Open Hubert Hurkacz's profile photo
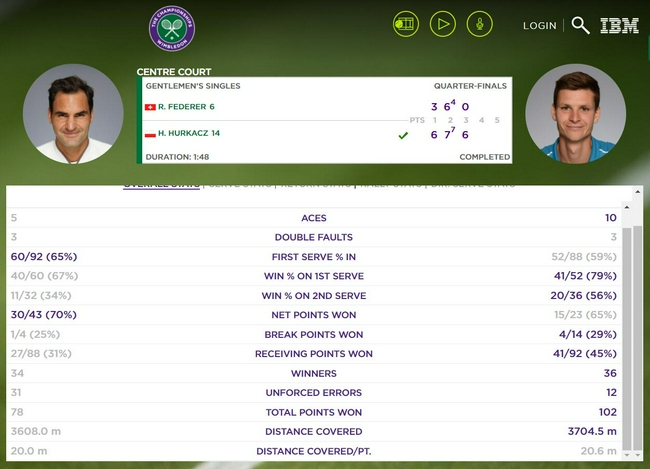Image resolution: width=650 pixels, height=469 pixels. coord(575,114)
